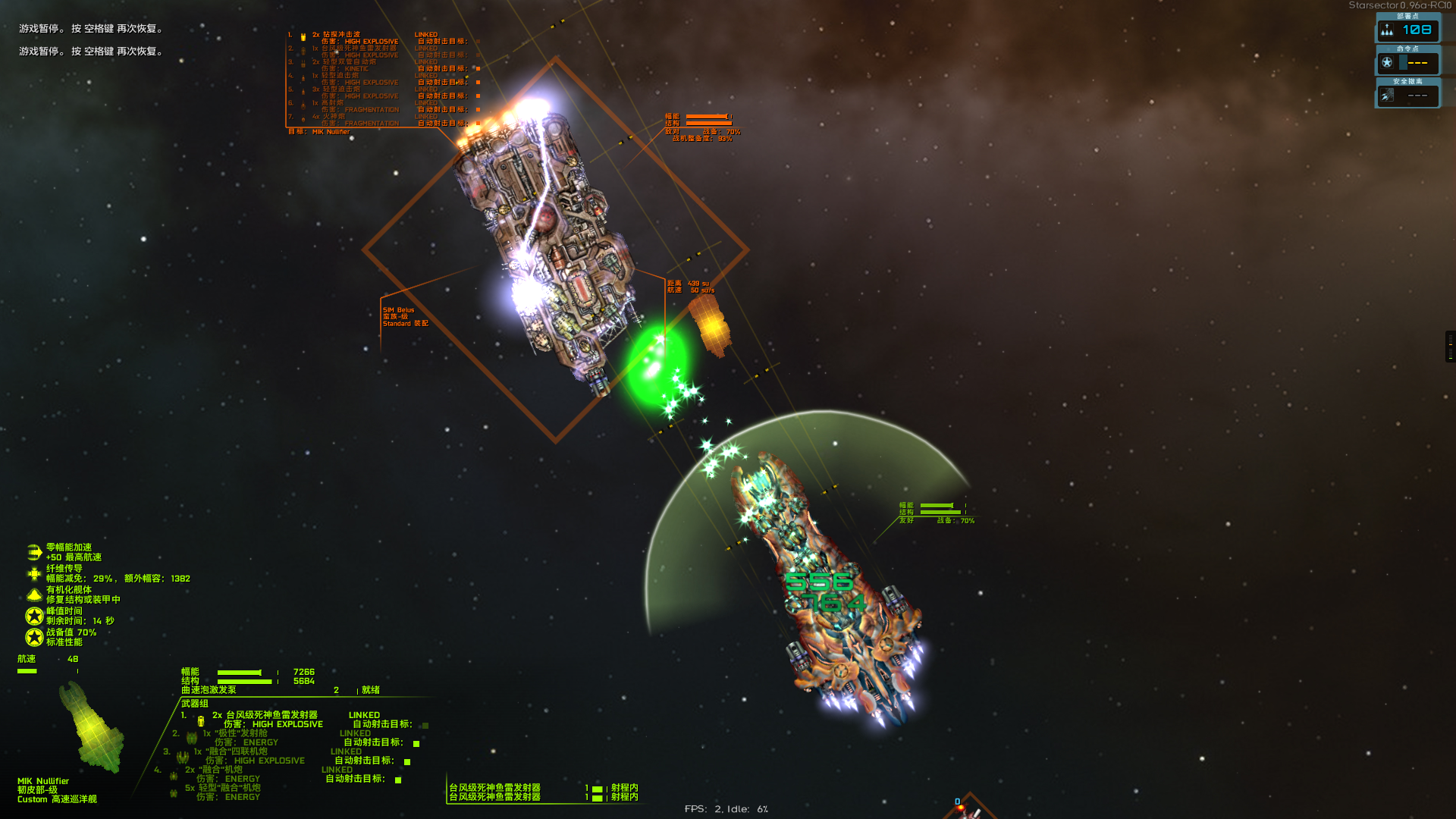
Task: Select the safe retreat (安全撤离) button
Action: (x=1407, y=96)
